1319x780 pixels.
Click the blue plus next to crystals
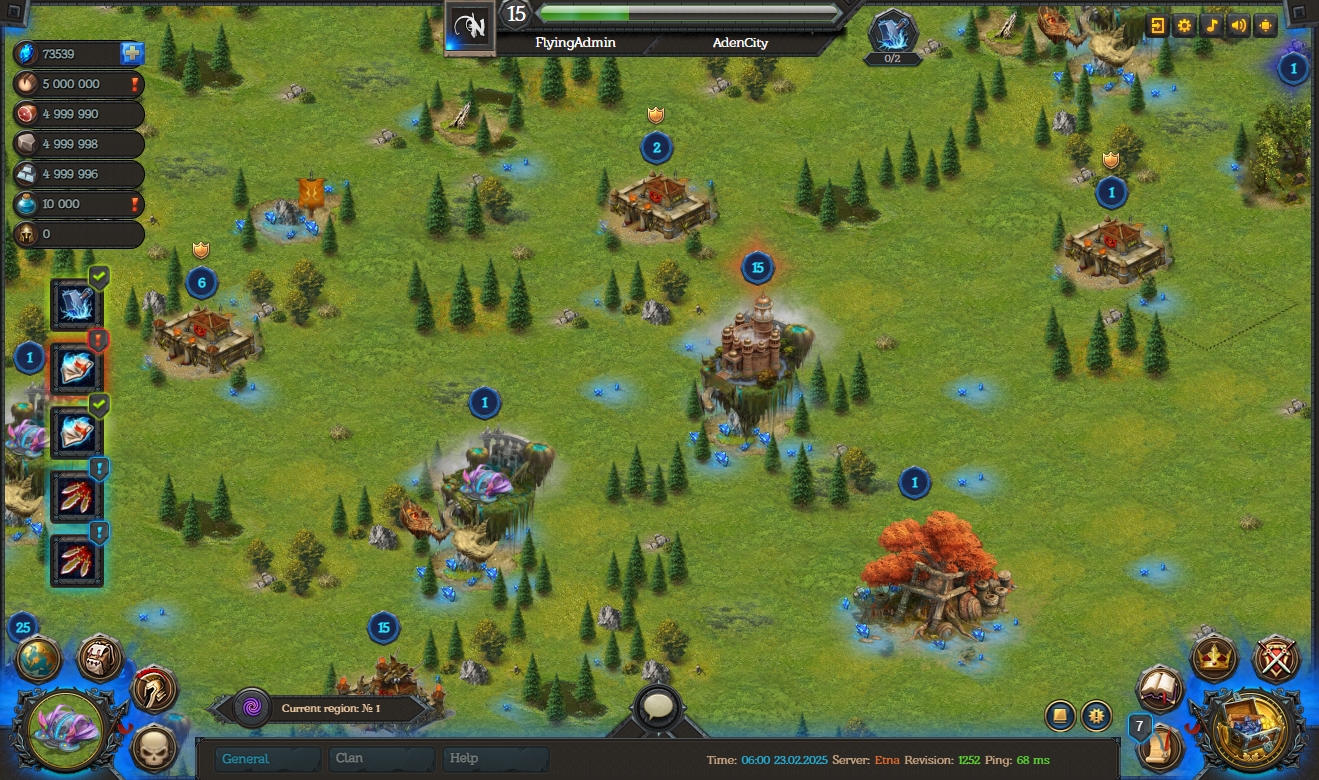[132, 54]
